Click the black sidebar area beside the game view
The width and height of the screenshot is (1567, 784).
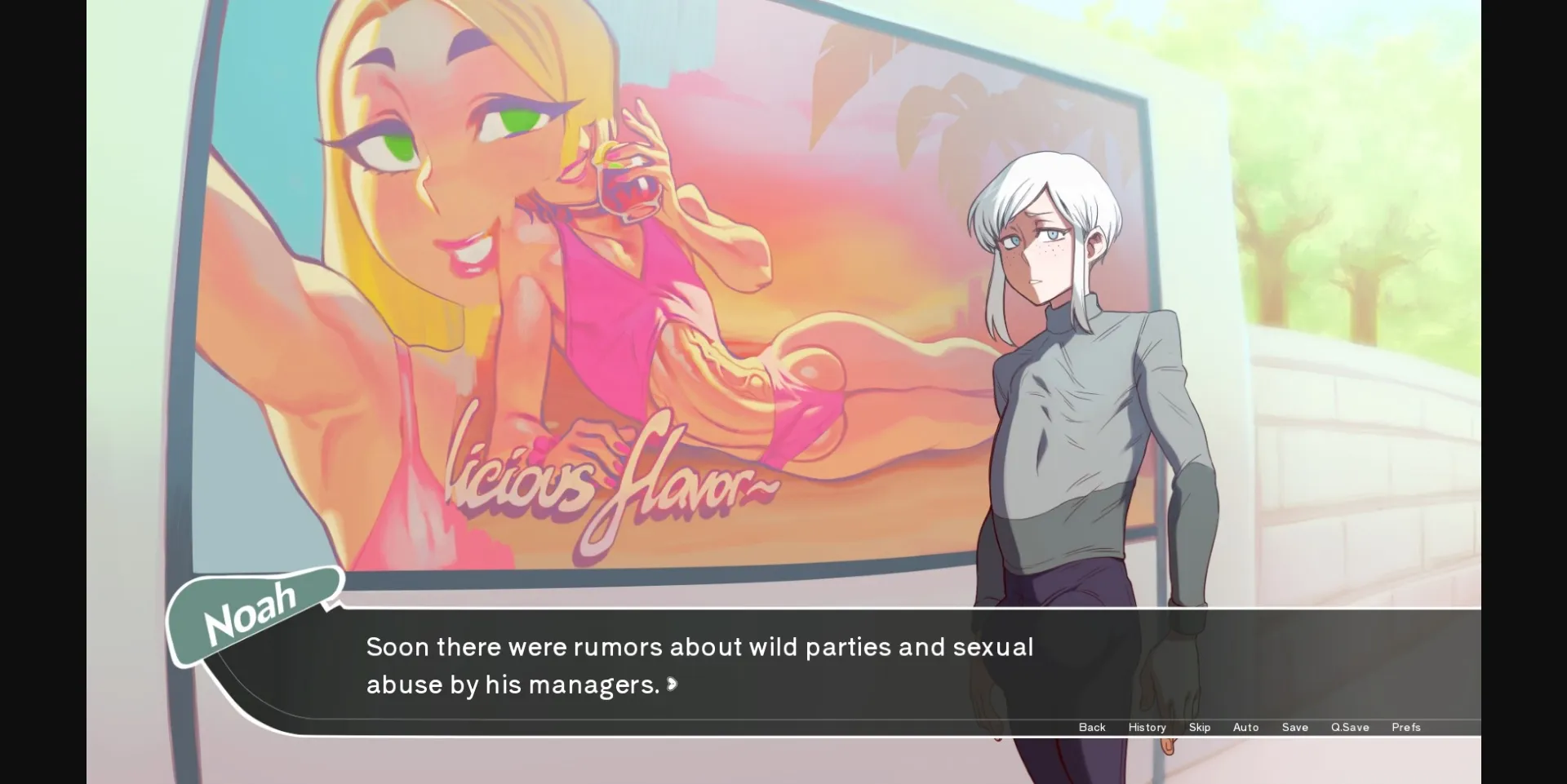tap(41, 392)
